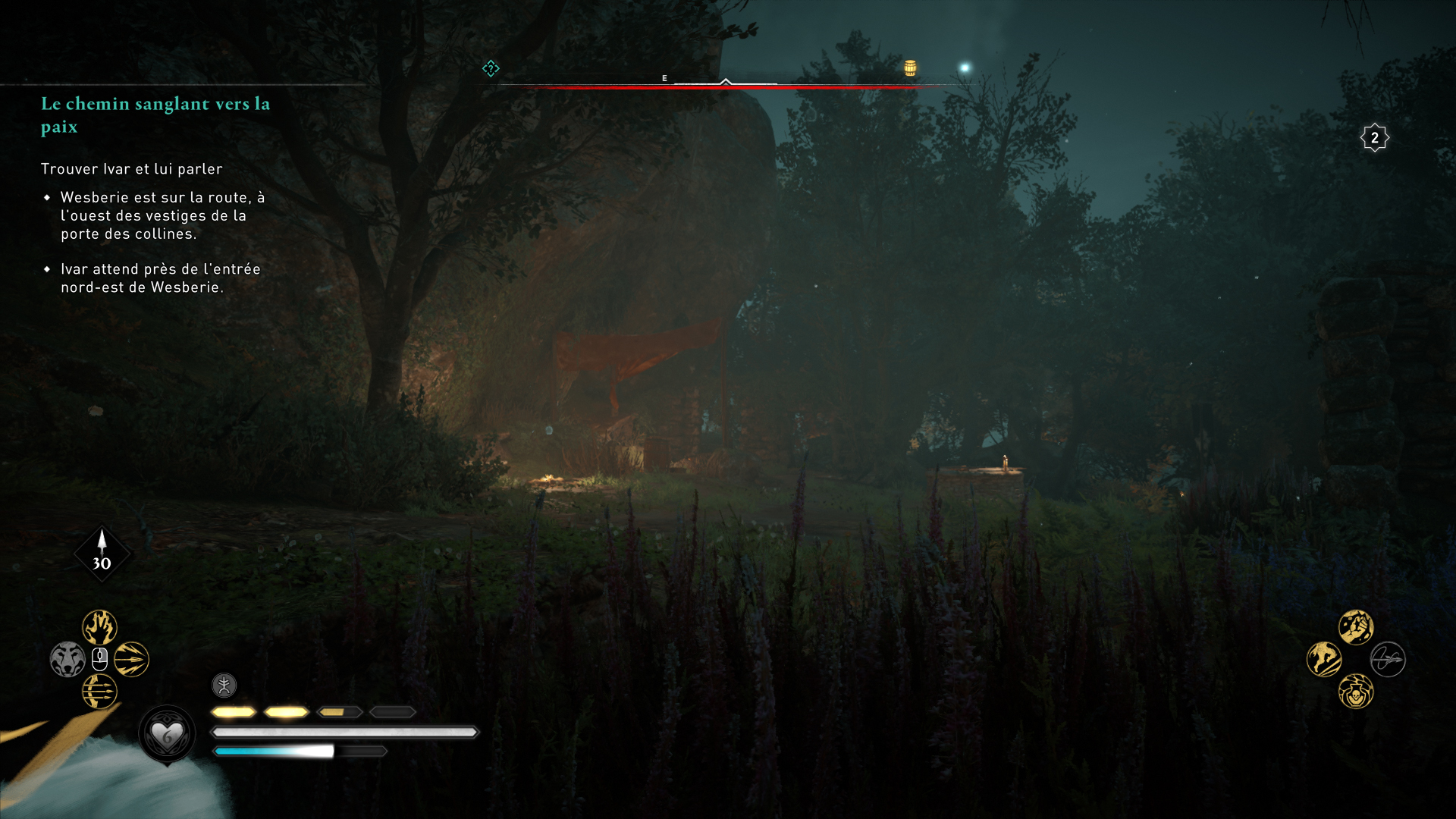Select the glowing blue dot compass marker

(965, 68)
